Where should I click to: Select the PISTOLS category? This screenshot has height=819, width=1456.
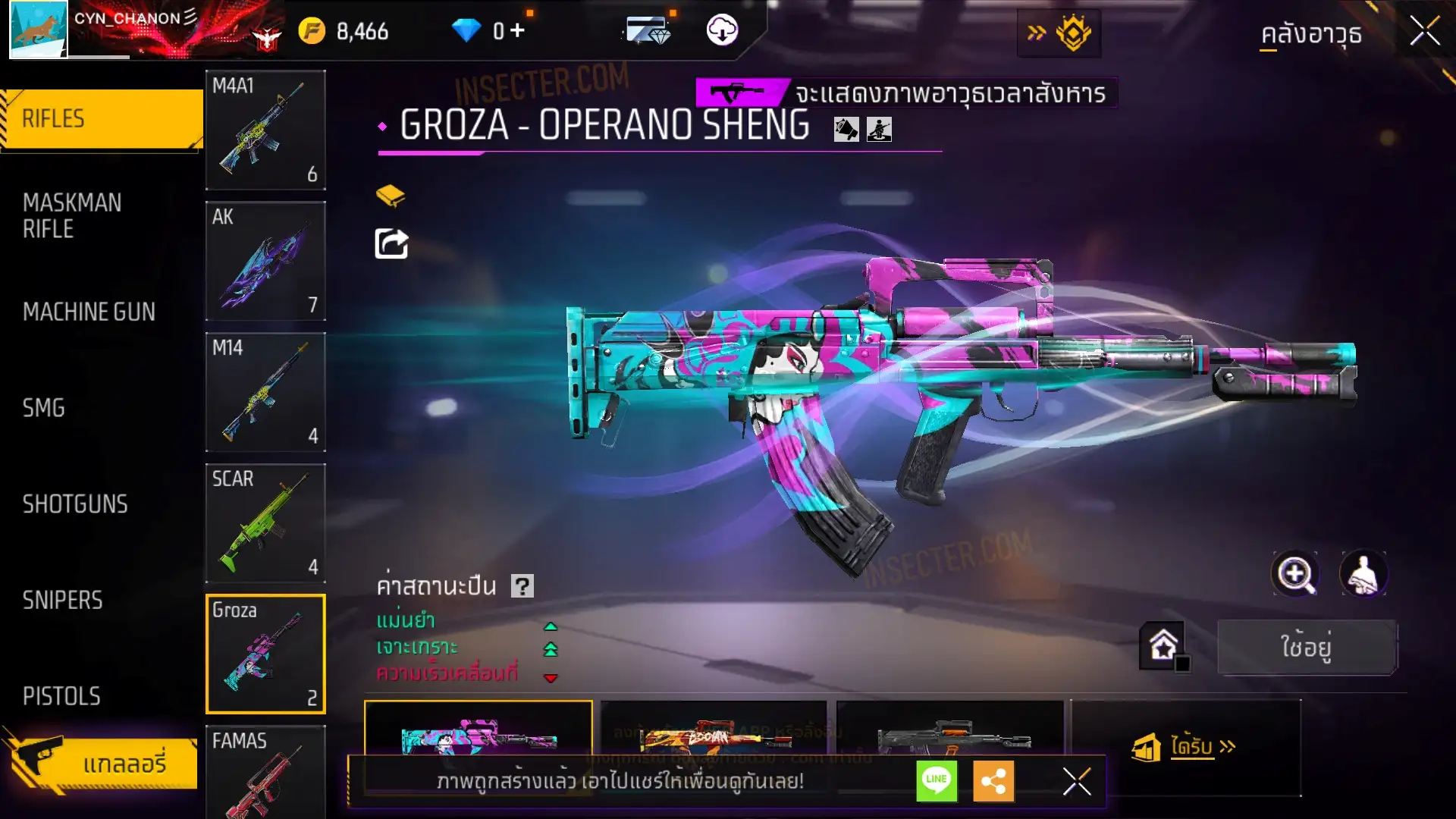(x=61, y=696)
